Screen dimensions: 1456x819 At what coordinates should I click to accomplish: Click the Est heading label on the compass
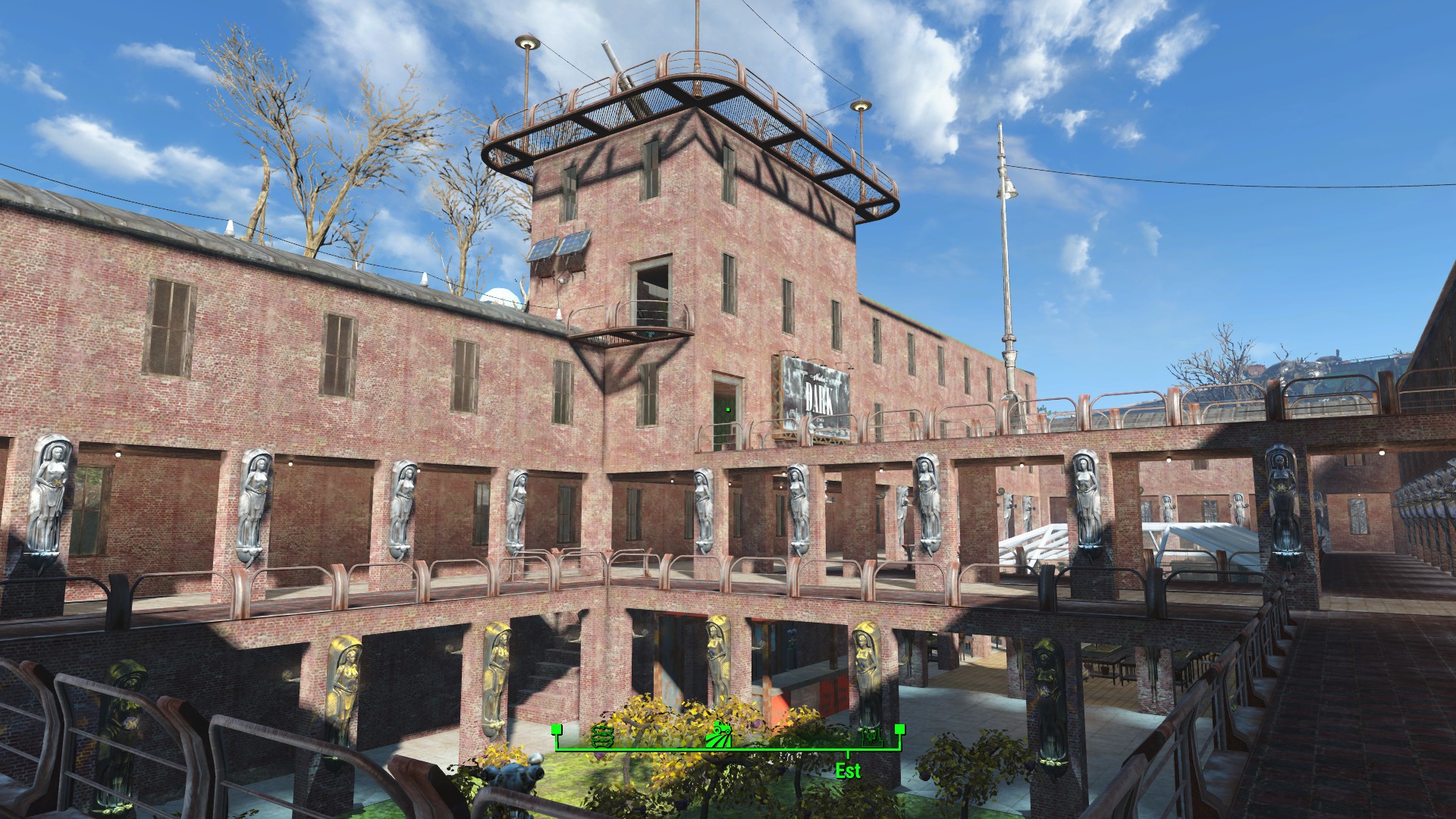tap(848, 770)
